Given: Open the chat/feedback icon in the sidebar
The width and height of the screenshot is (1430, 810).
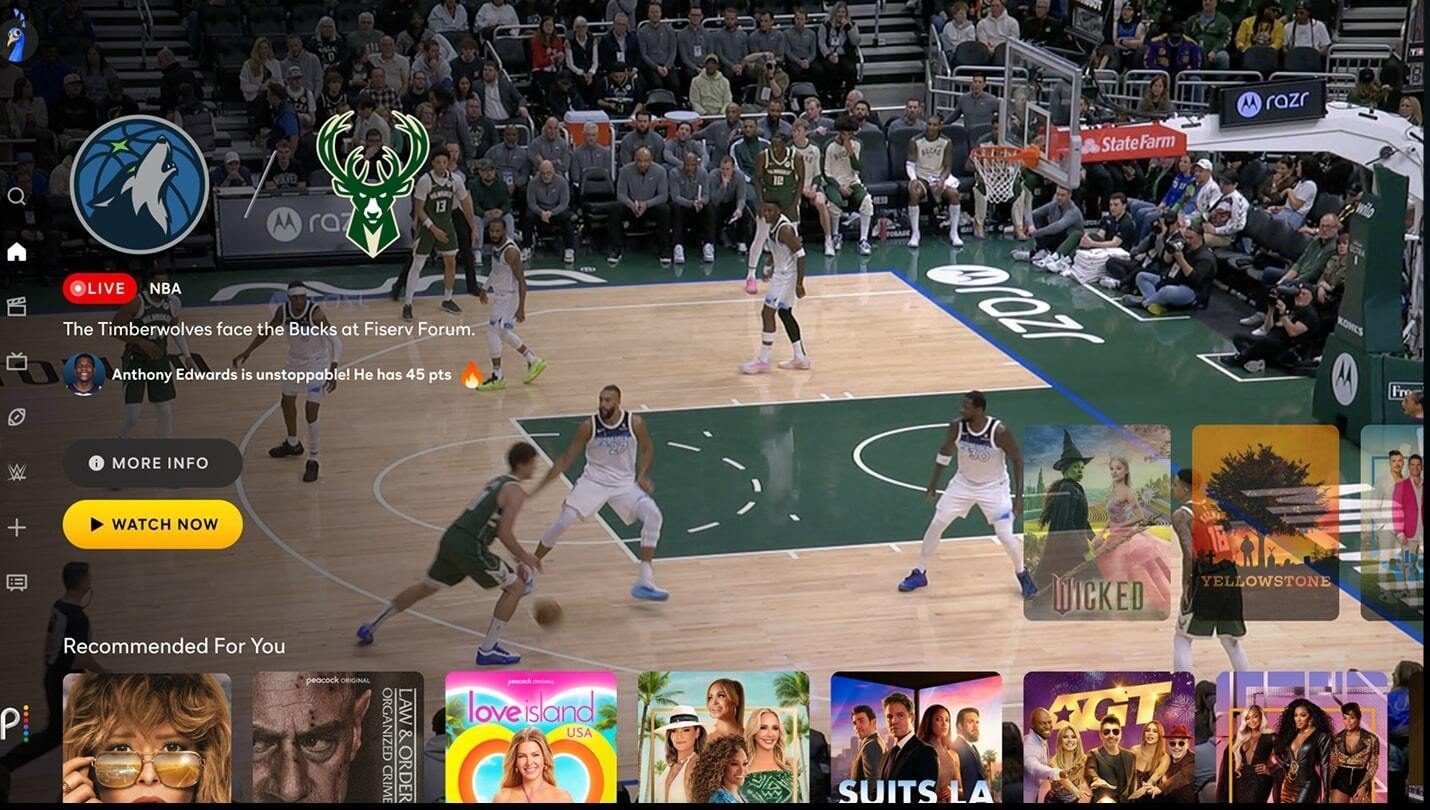Looking at the screenshot, I should coord(16,582).
